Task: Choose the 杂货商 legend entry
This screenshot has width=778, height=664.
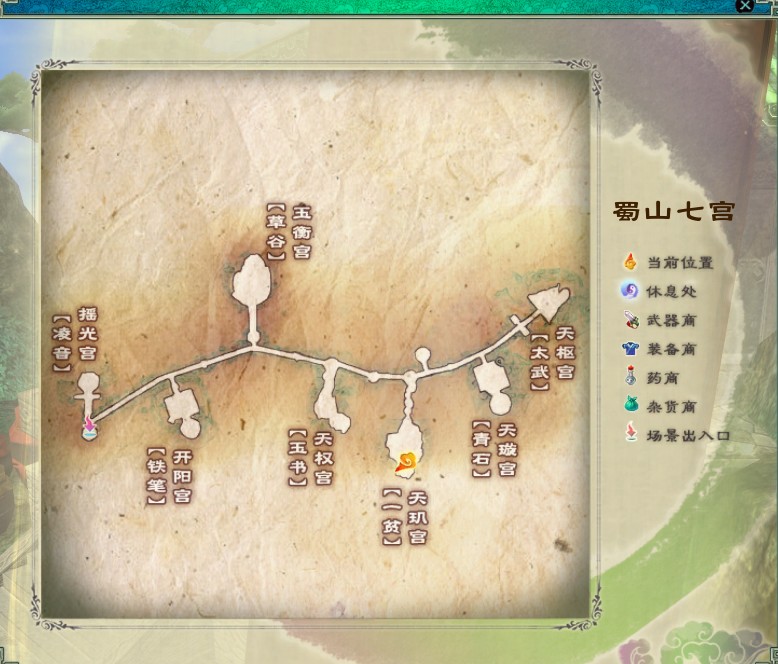Action: pyautogui.click(x=671, y=407)
